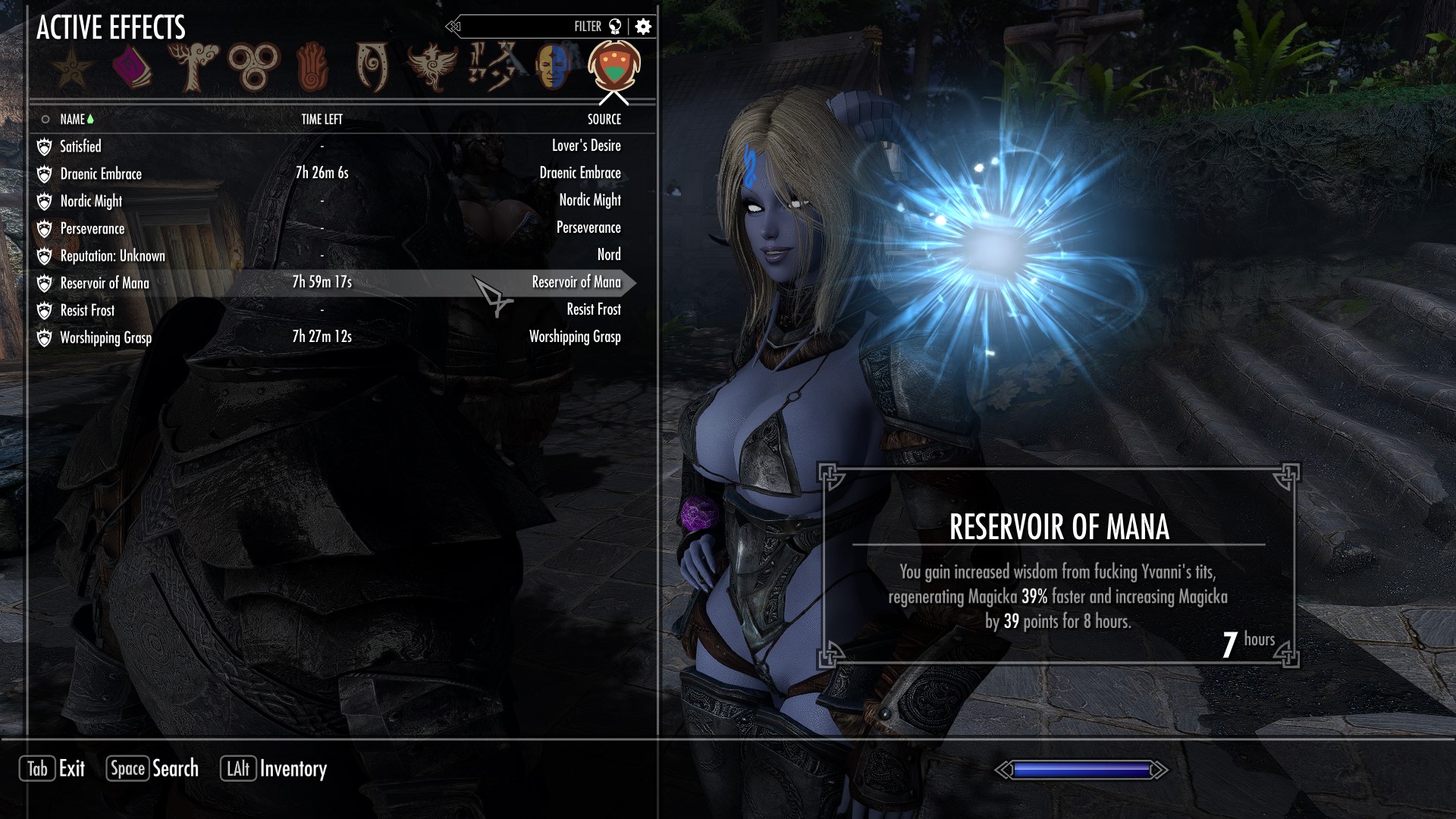Open the gear settings icon

[x=643, y=27]
